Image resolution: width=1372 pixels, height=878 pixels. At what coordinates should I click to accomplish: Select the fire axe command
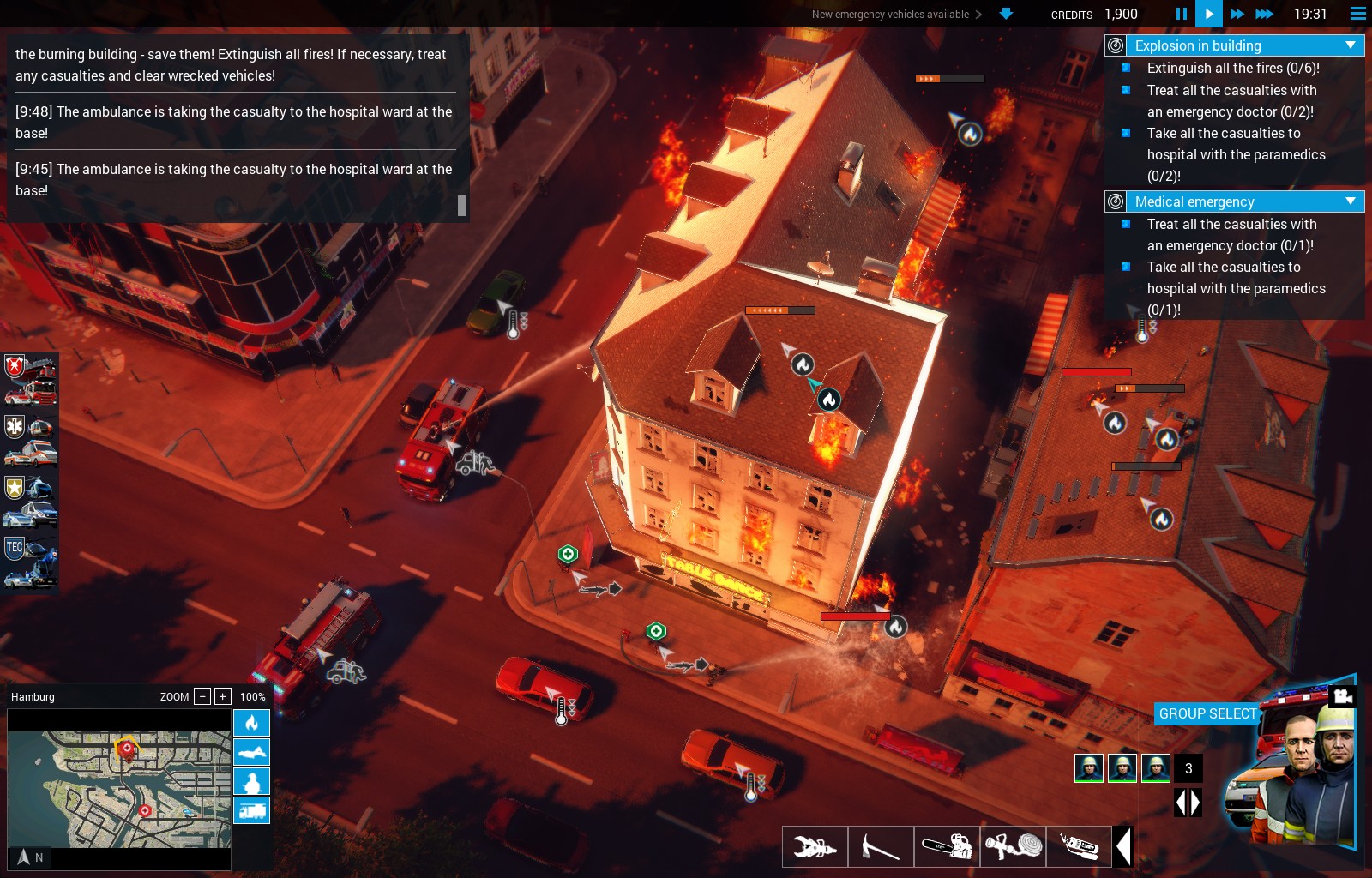pyautogui.click(x=881, y=846)
